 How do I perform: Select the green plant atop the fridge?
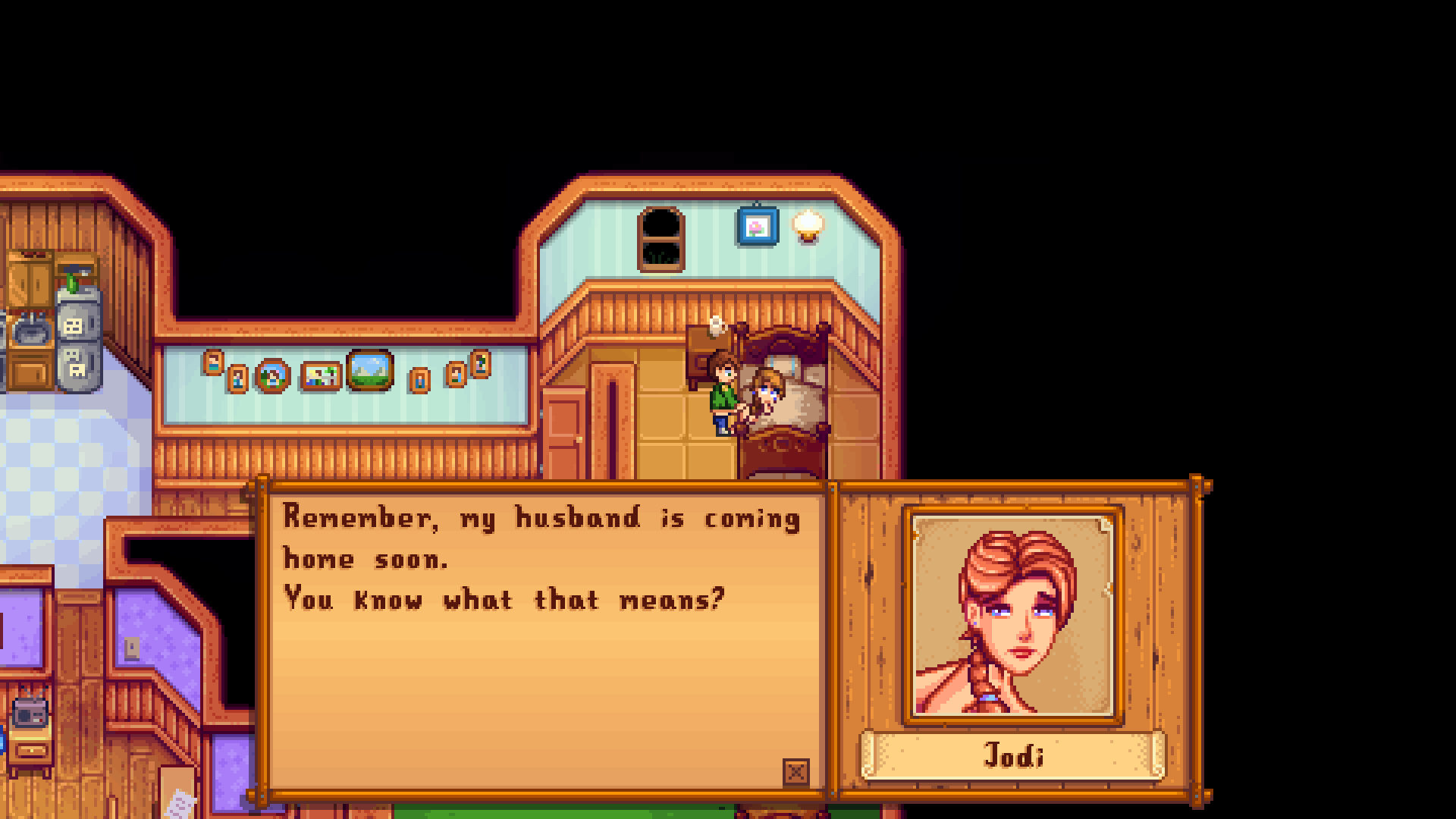[x=71, y=281]
